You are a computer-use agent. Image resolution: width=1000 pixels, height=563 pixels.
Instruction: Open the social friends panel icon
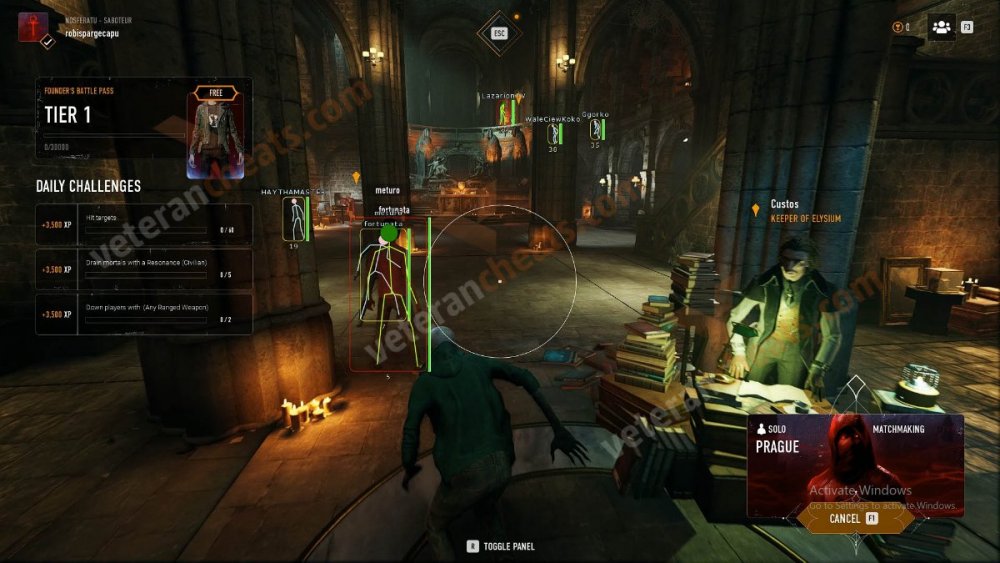pyautogui.click(x=941, y=27)
